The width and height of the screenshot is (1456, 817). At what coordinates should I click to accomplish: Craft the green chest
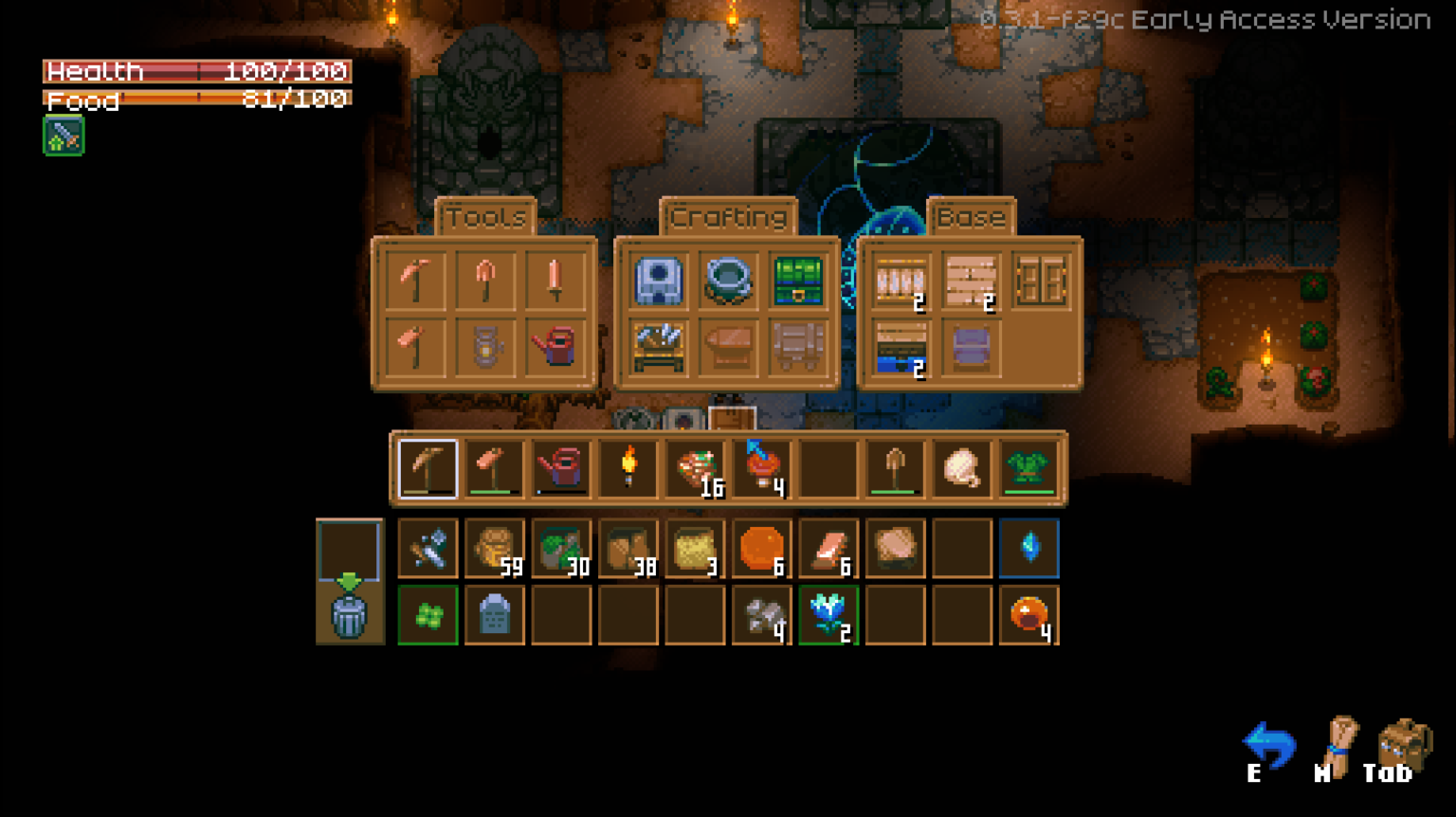point(796,281)
